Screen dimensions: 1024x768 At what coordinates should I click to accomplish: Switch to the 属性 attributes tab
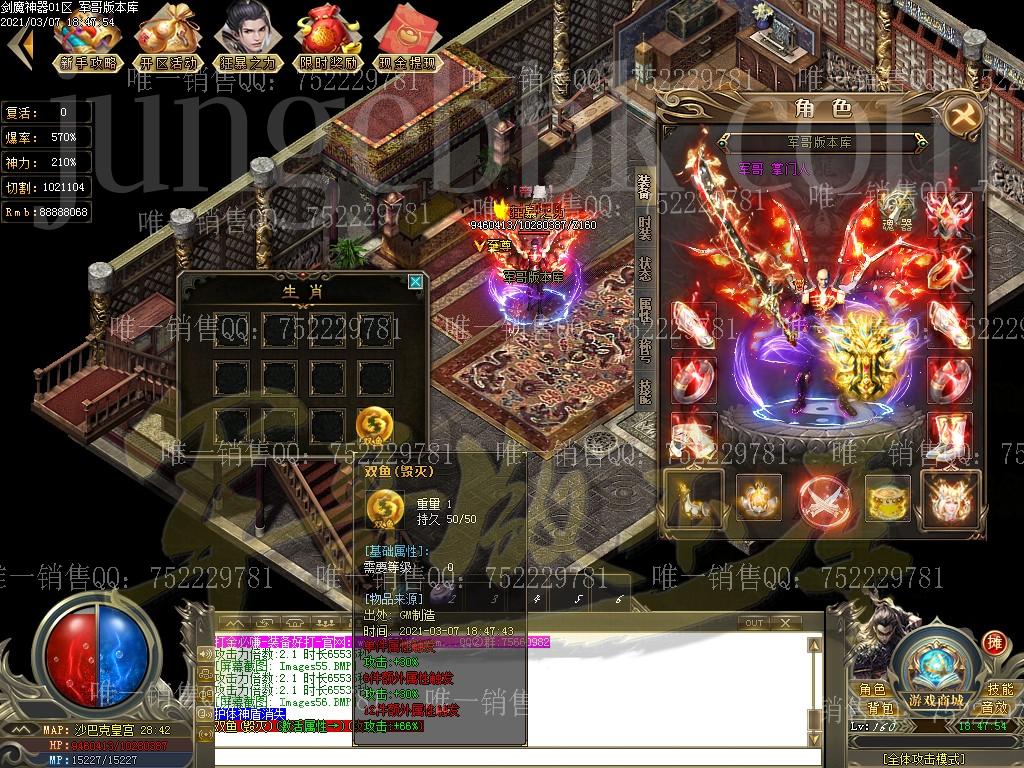(645, 312)
